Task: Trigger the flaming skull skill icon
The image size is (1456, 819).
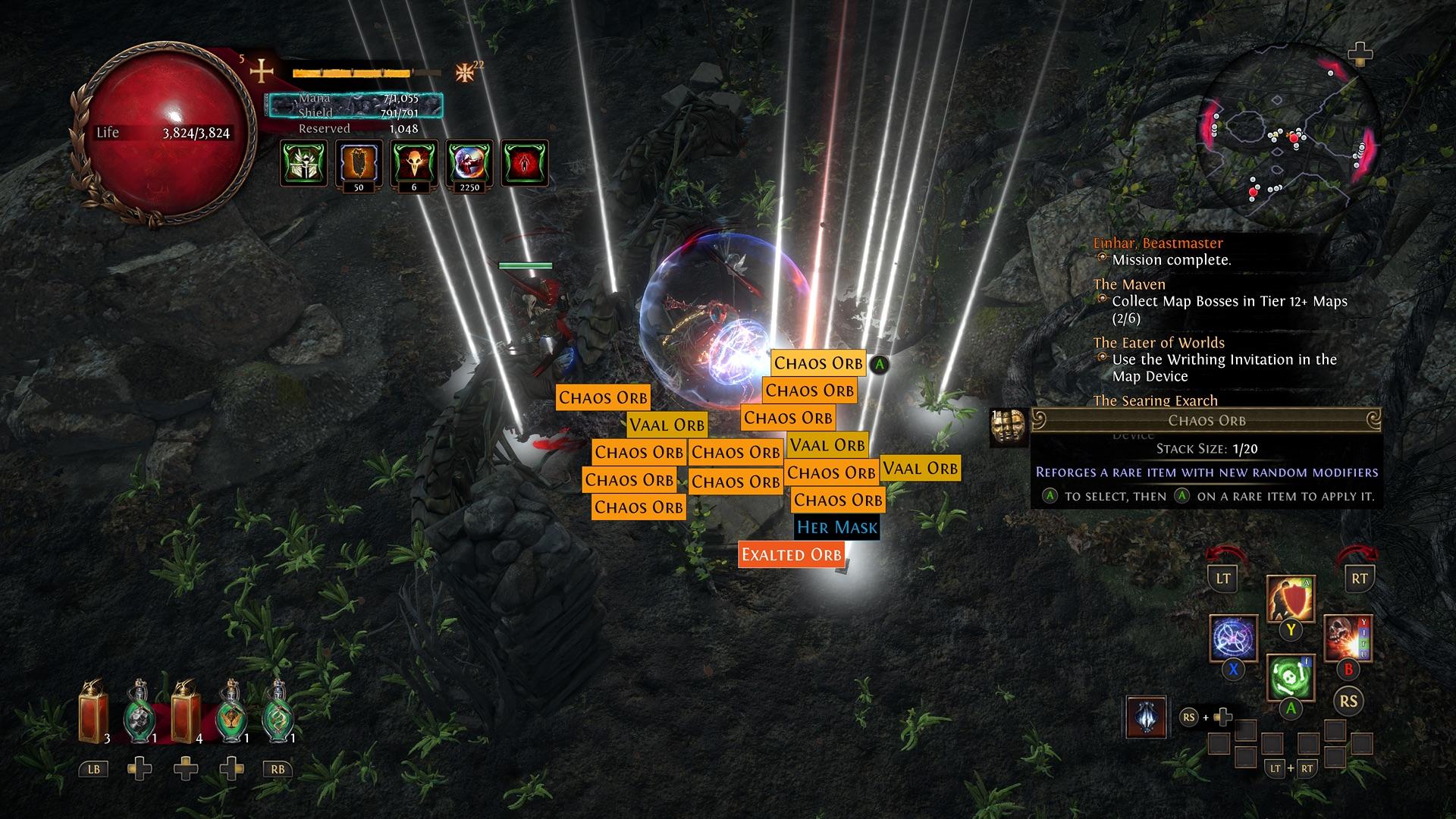Action: (x=1348, y=638)
